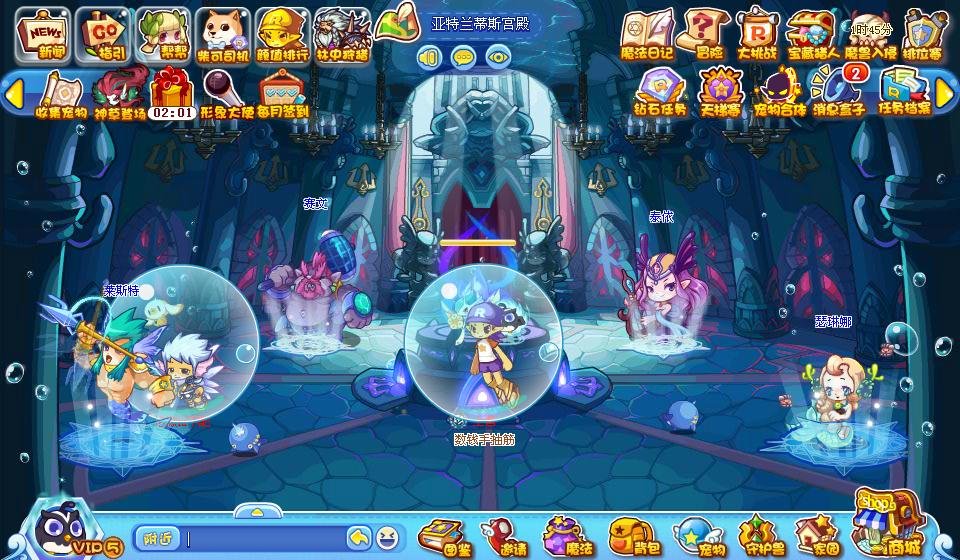Enter the Big Challenge (大挑战) mode
960x560 pixels.
757,33
